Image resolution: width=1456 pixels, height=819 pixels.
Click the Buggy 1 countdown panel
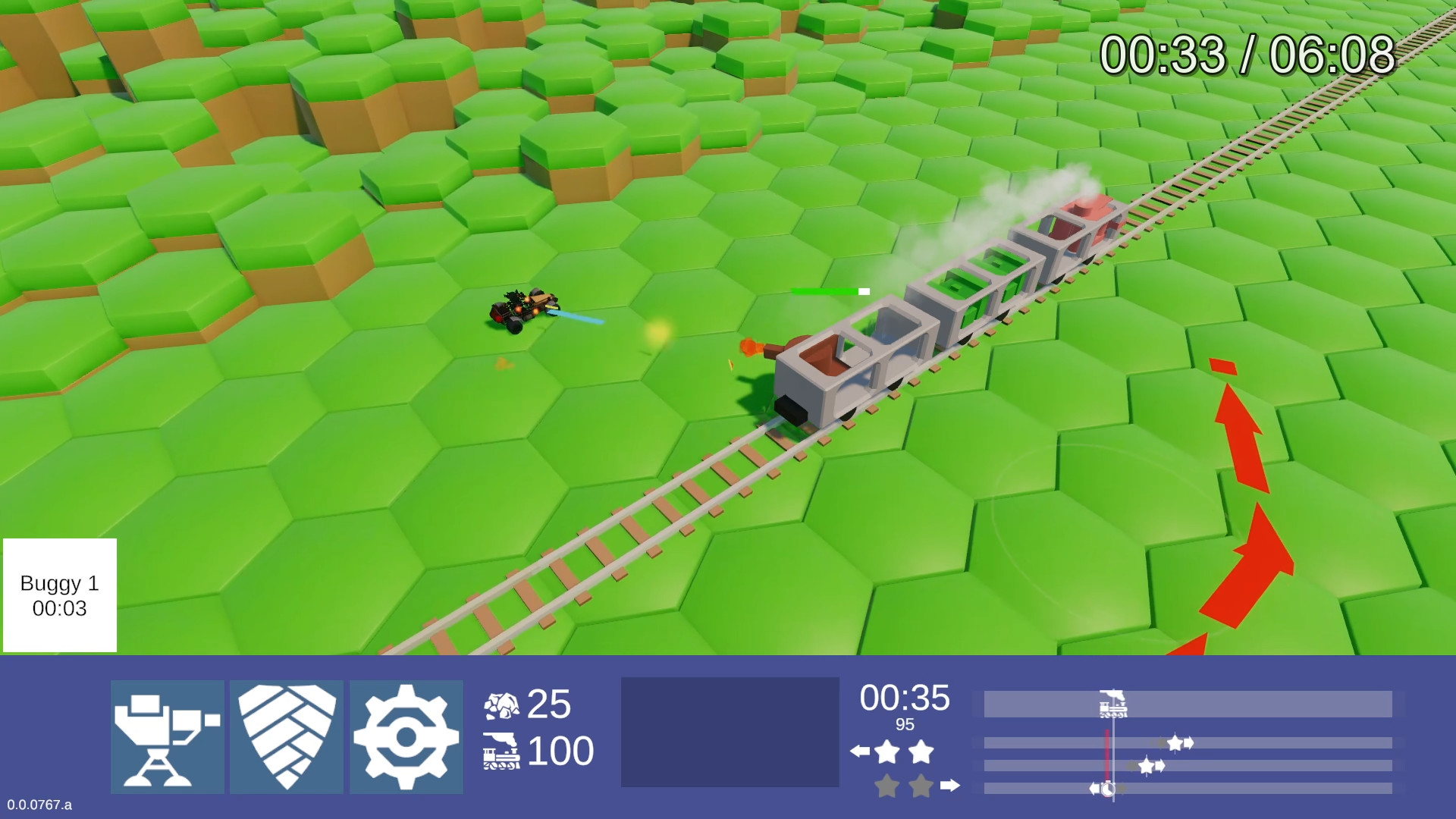pyautogui.click(x=58, y=595)
